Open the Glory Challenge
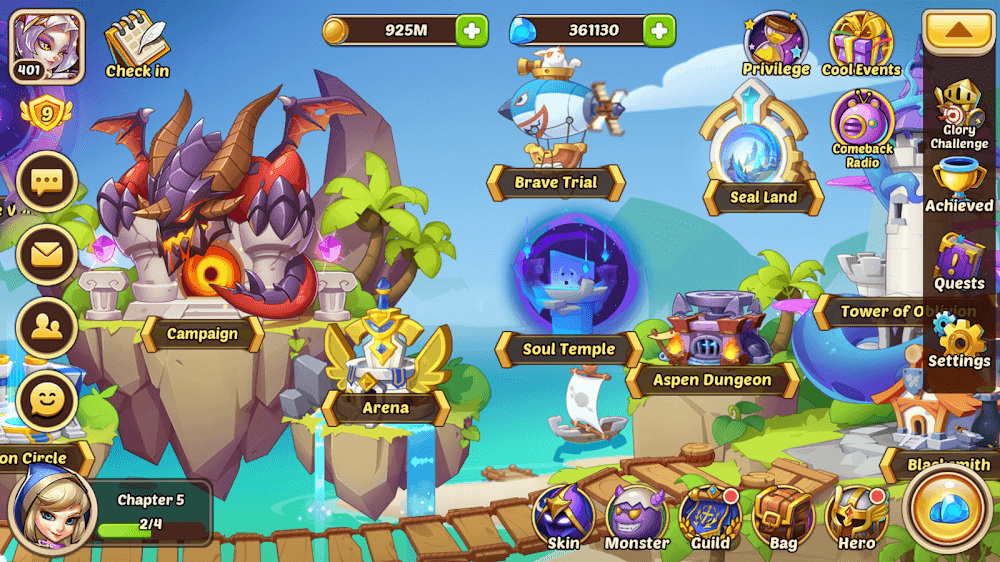Screen dimensions: 1000x562 959,115
